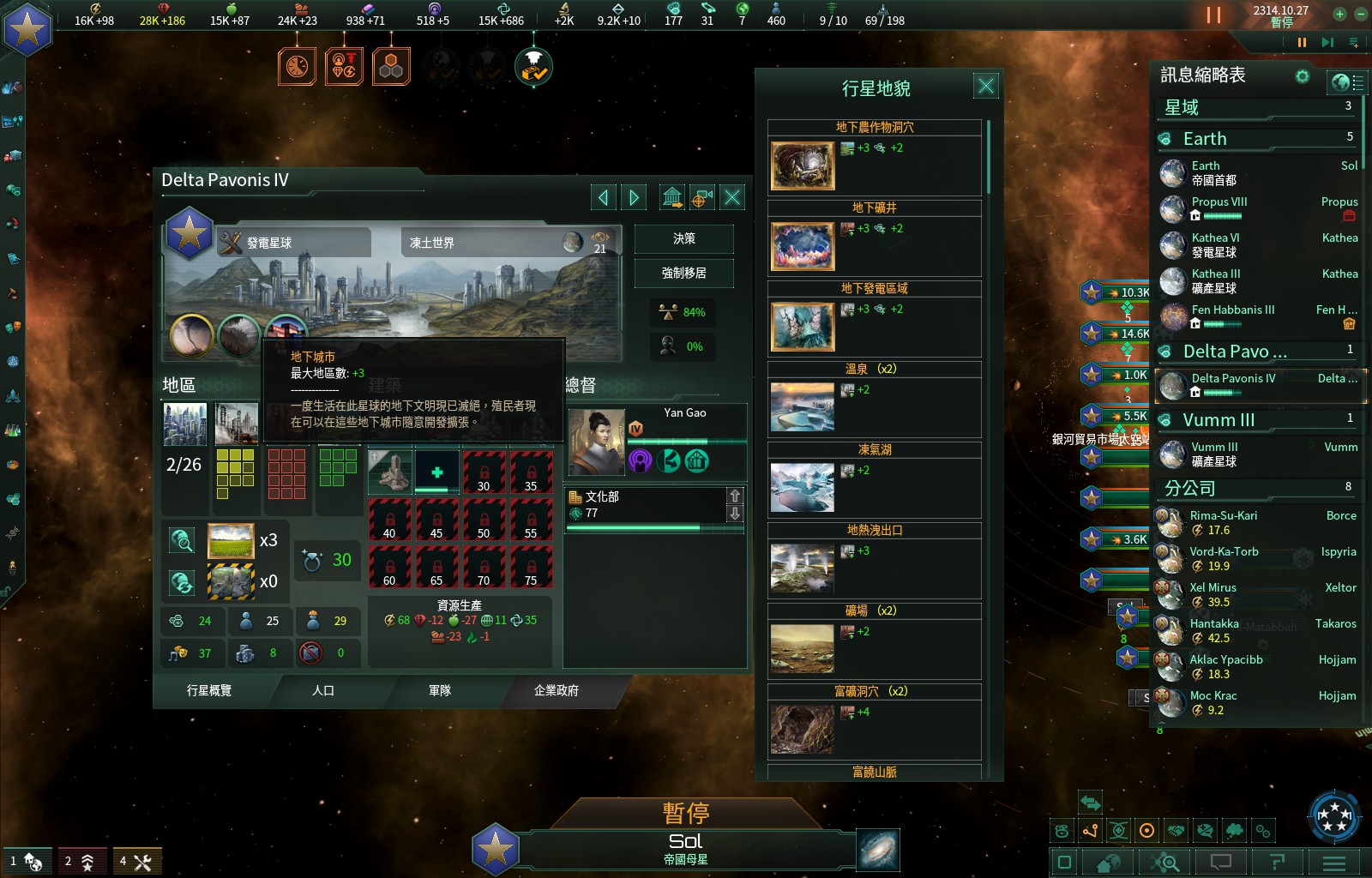Select Rima-Su-Kari branch office entry
The image size is (1372, 878).
1223,523
